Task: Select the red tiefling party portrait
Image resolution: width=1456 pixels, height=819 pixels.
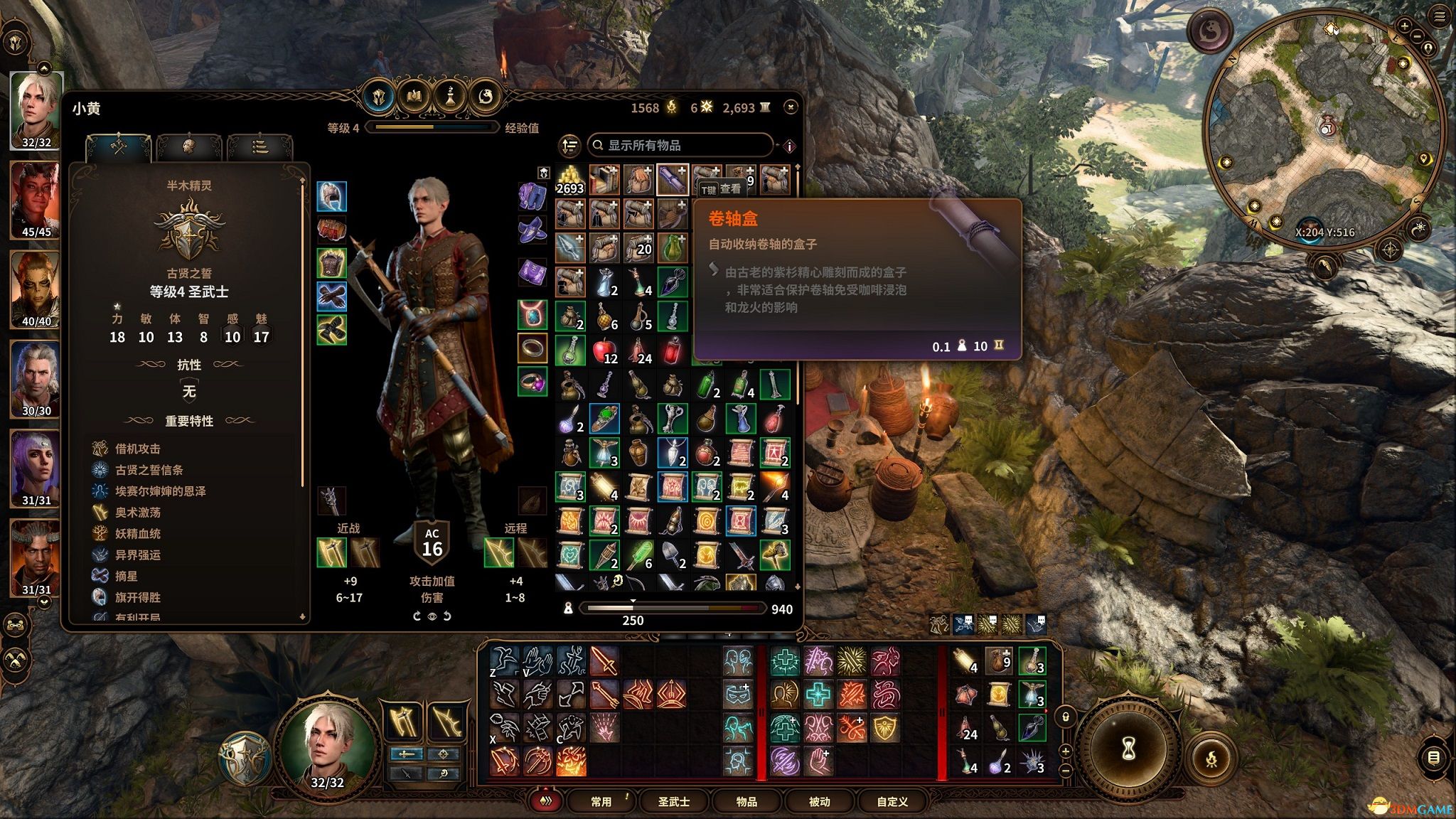Action: [36, 199]
